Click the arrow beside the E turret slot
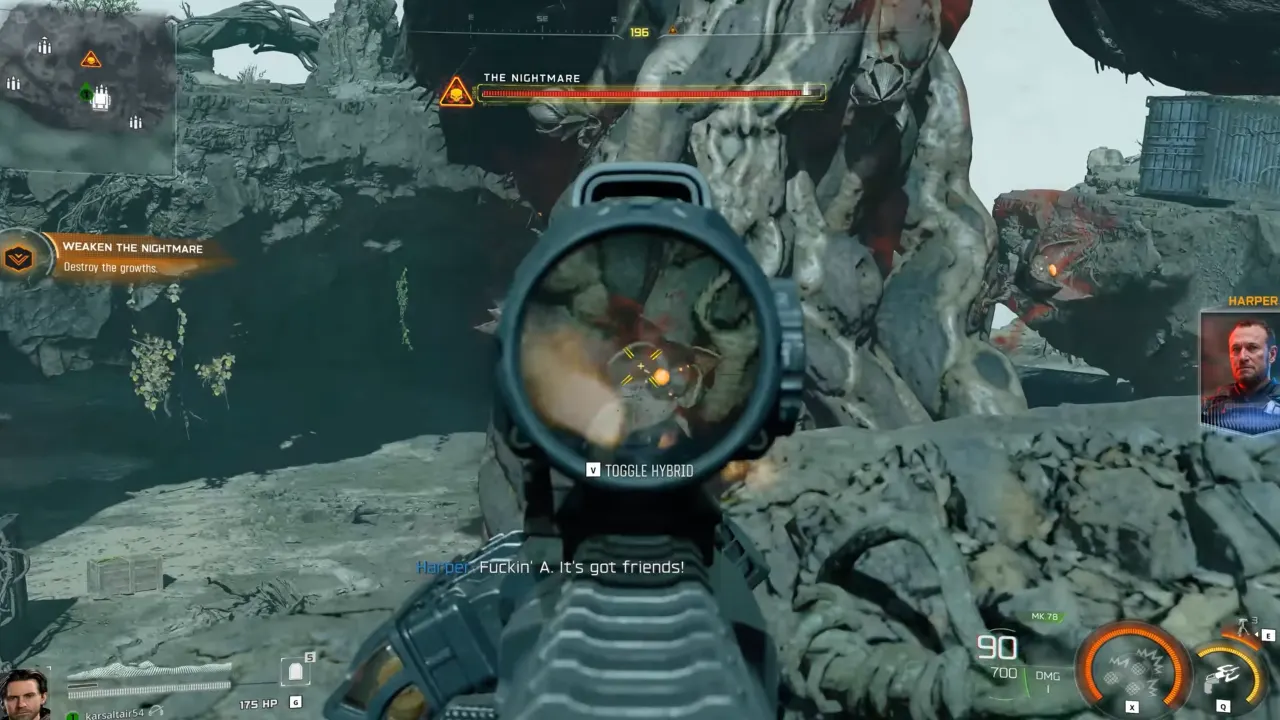Image resolution: width=1280 pixels, height=720 pixels. (1257, 634)
